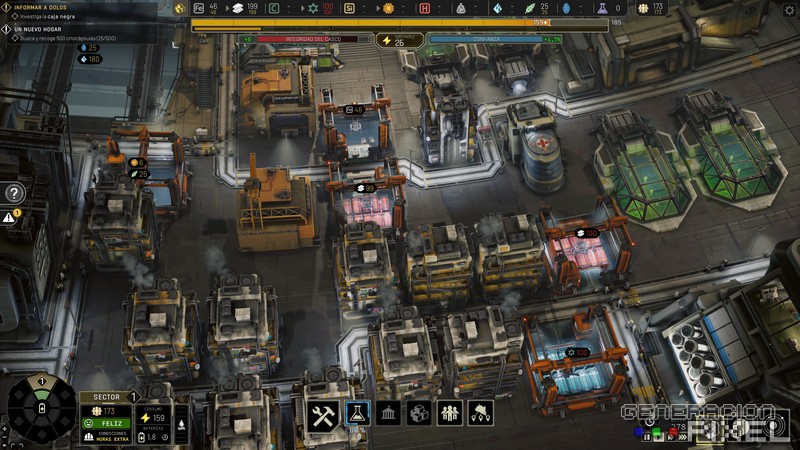This screenshot has width=800, height=450.
Task: Open the question mark help button
Action: 14,193
